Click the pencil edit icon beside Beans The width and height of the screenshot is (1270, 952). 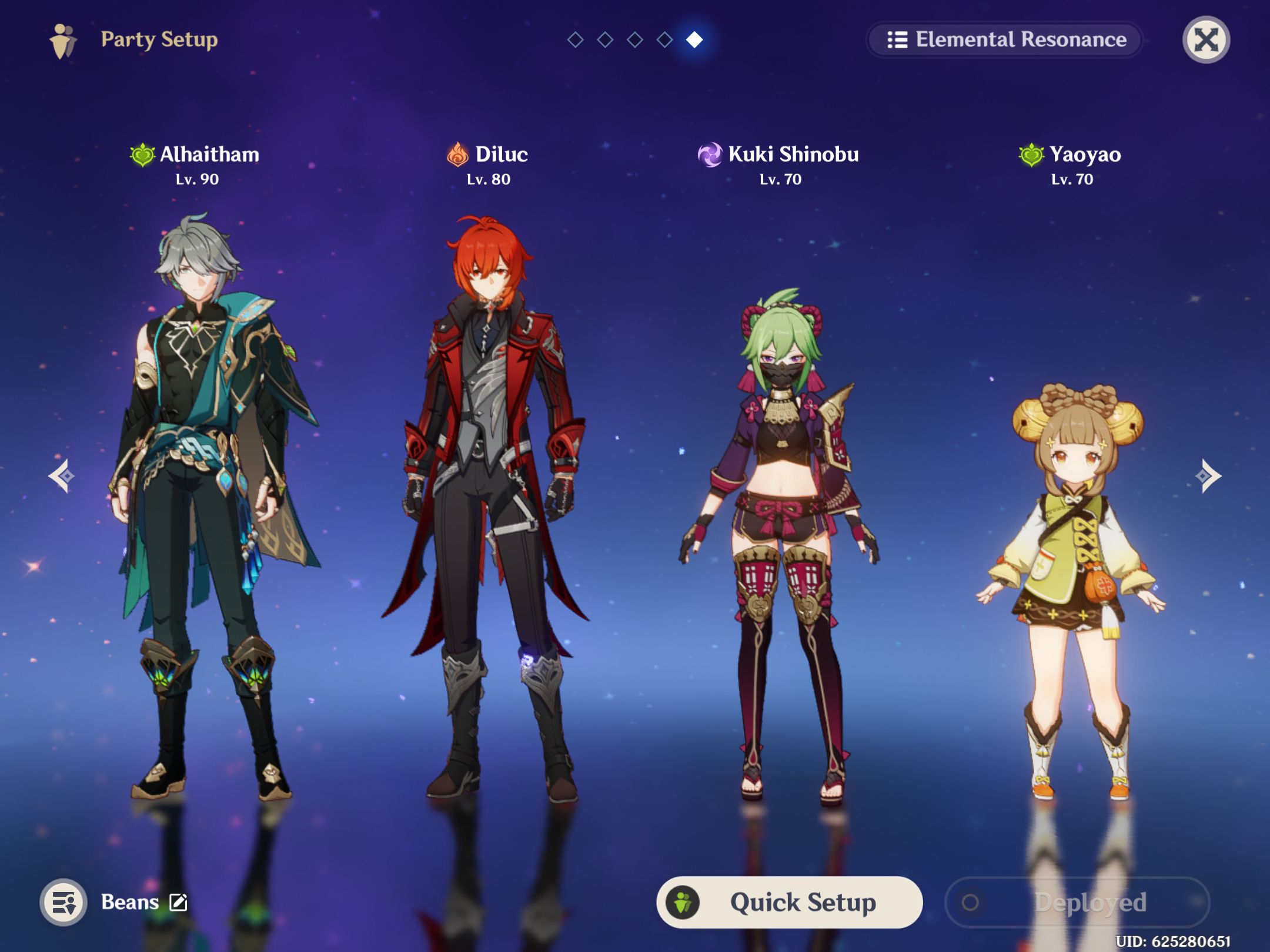pos(178,901)
